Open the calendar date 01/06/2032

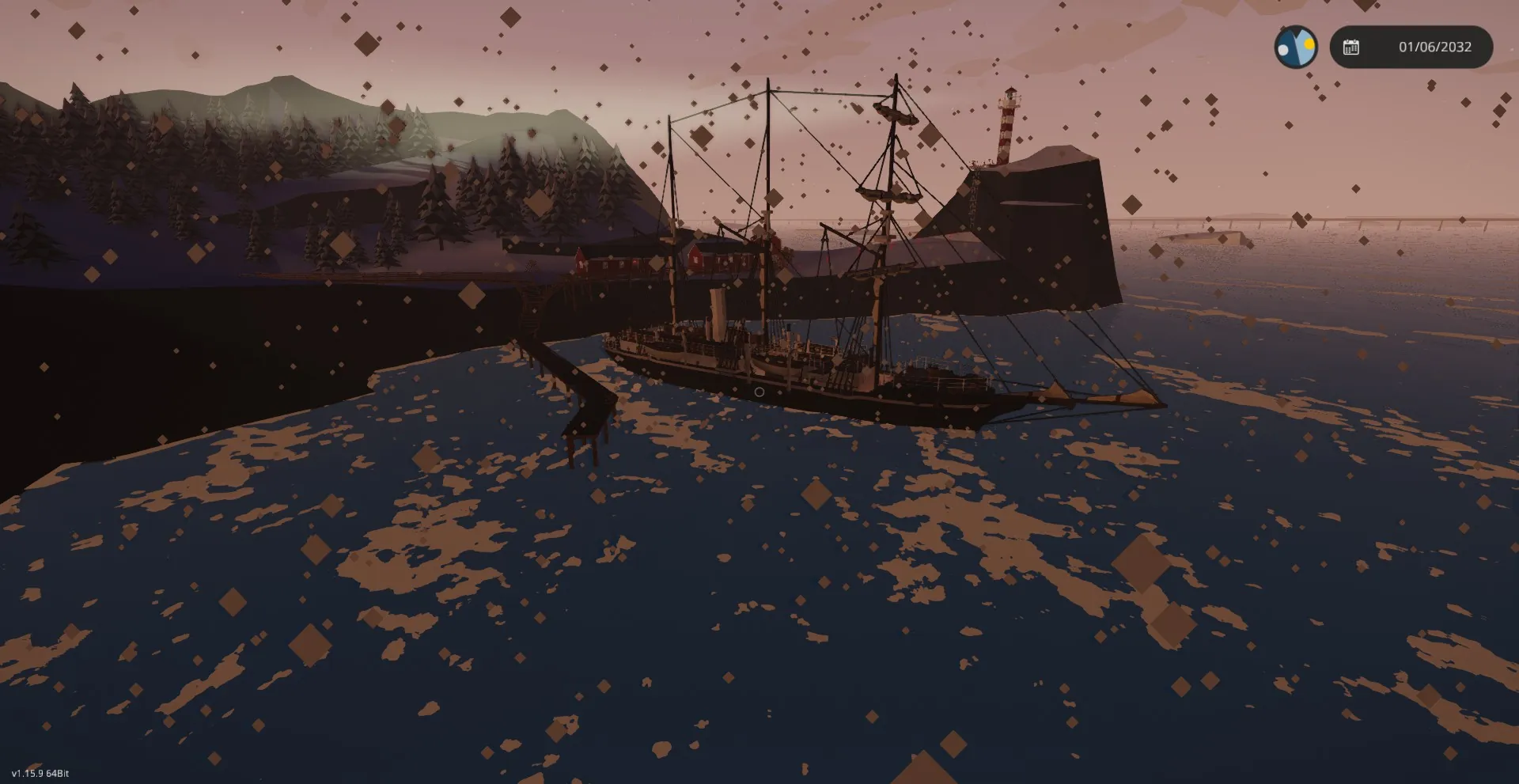click(1411, 47)
